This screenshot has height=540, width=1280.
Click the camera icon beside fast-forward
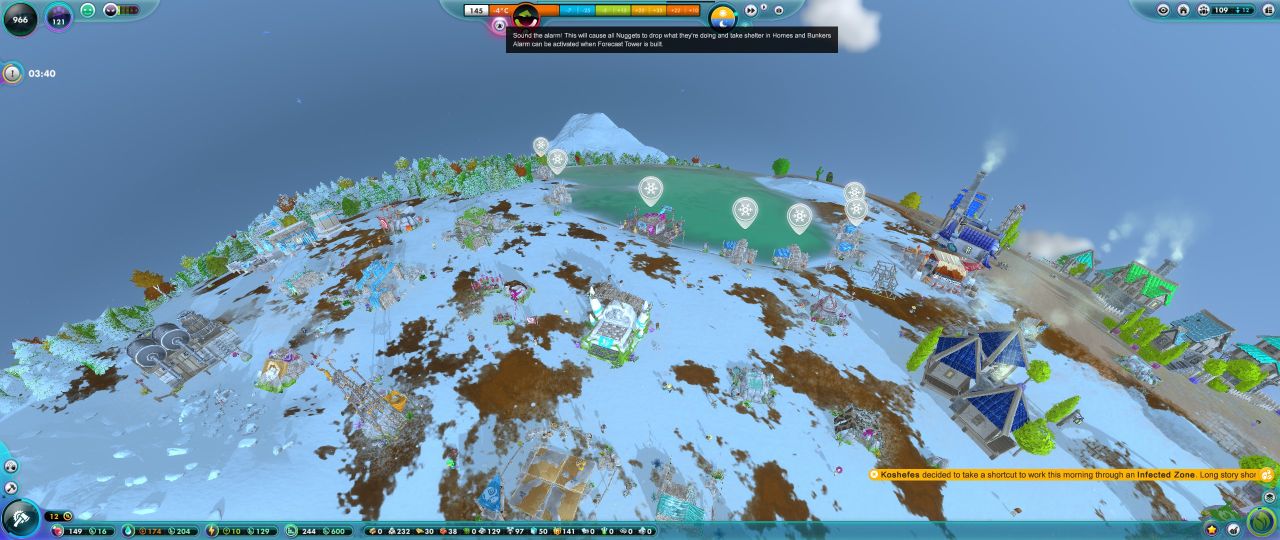pos(780,11)
